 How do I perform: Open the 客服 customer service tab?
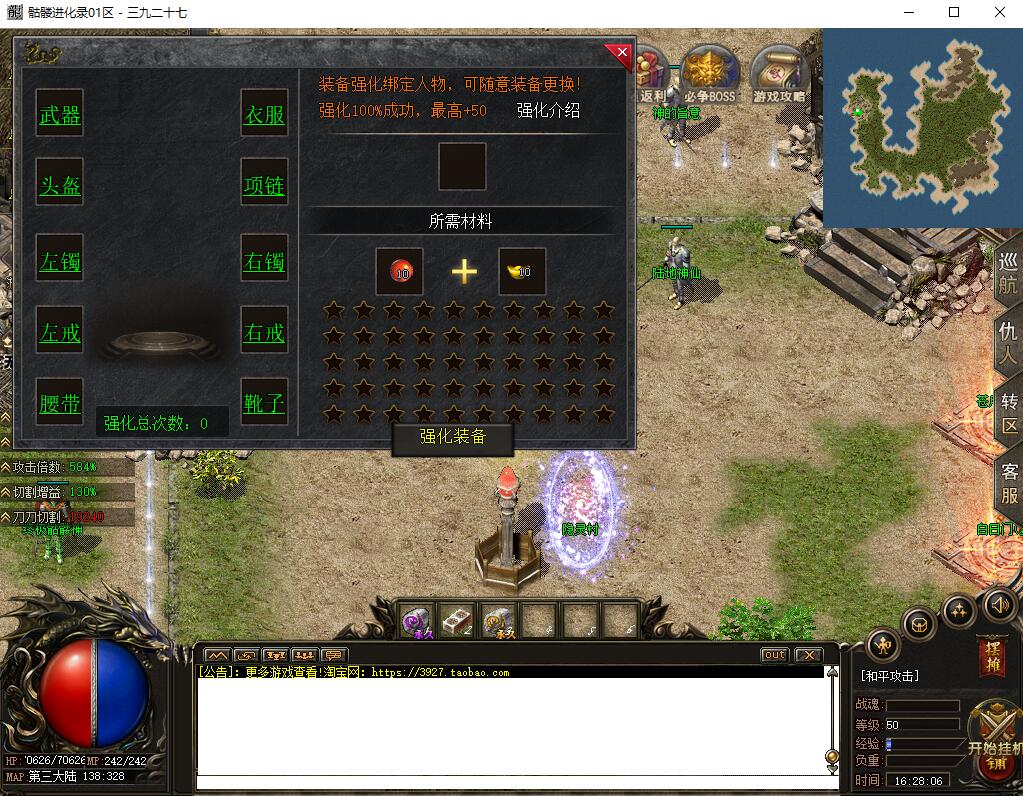(x=1009, y=483)
